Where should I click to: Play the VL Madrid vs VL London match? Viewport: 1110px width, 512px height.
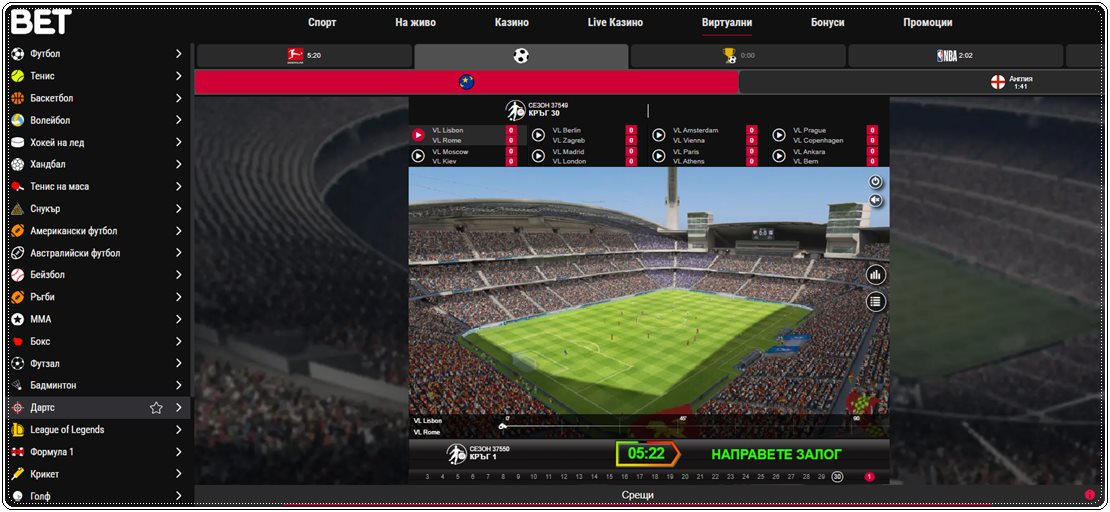tap(538, 156)
